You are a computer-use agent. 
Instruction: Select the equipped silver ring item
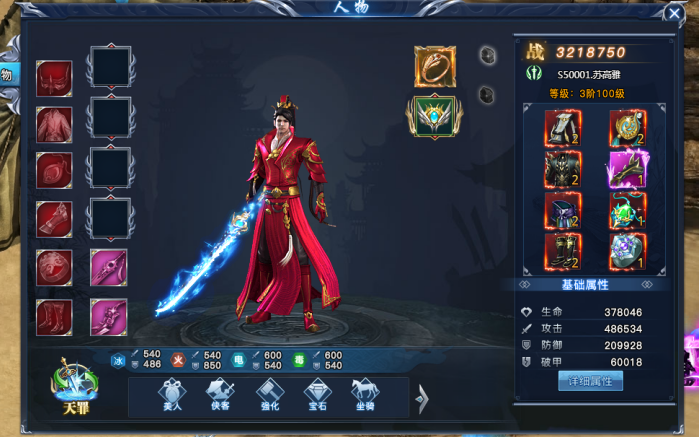(627, 252)
